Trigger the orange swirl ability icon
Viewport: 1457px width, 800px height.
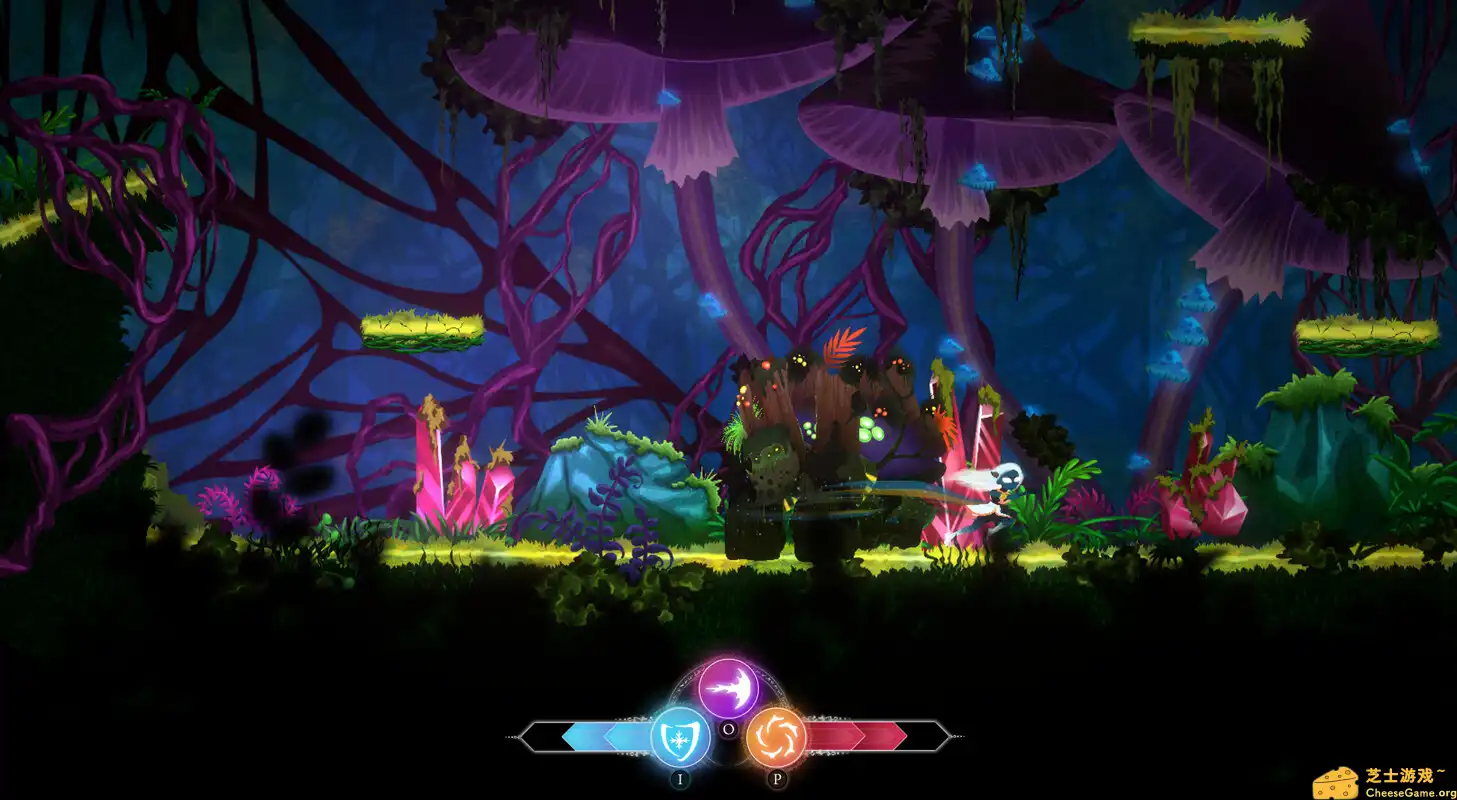point(776,738)
